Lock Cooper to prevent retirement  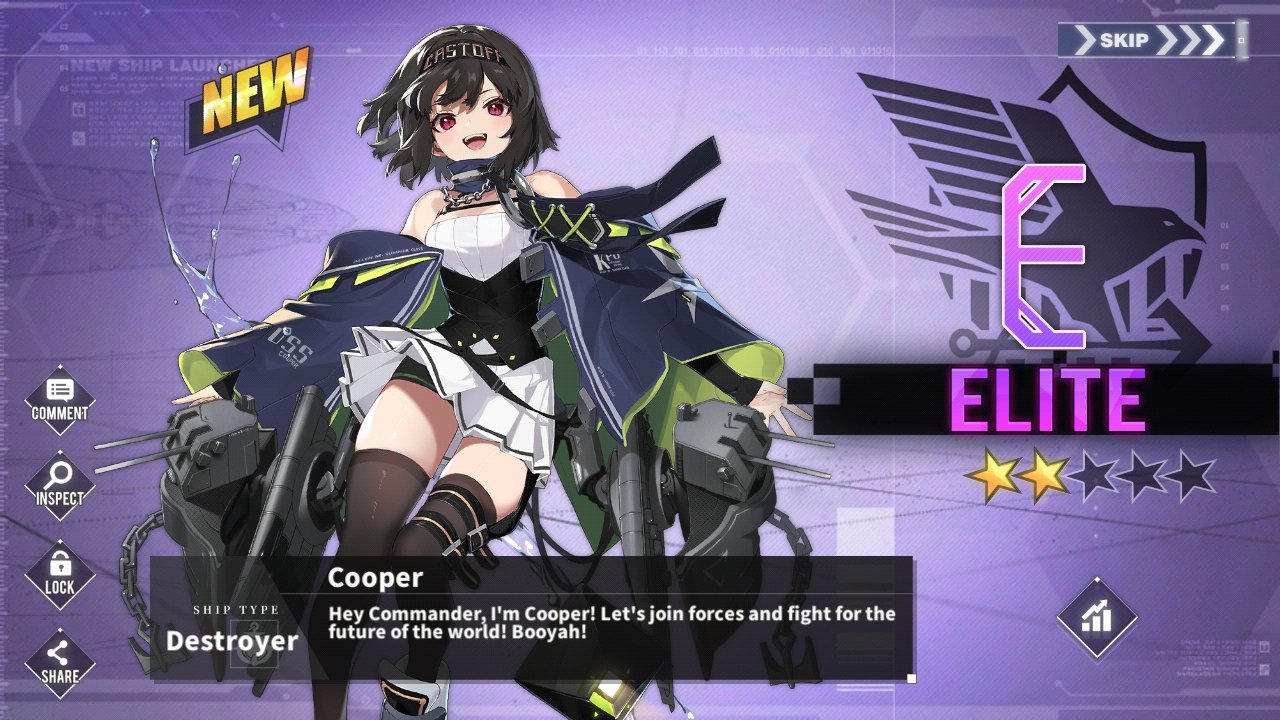tap(60, 574)
